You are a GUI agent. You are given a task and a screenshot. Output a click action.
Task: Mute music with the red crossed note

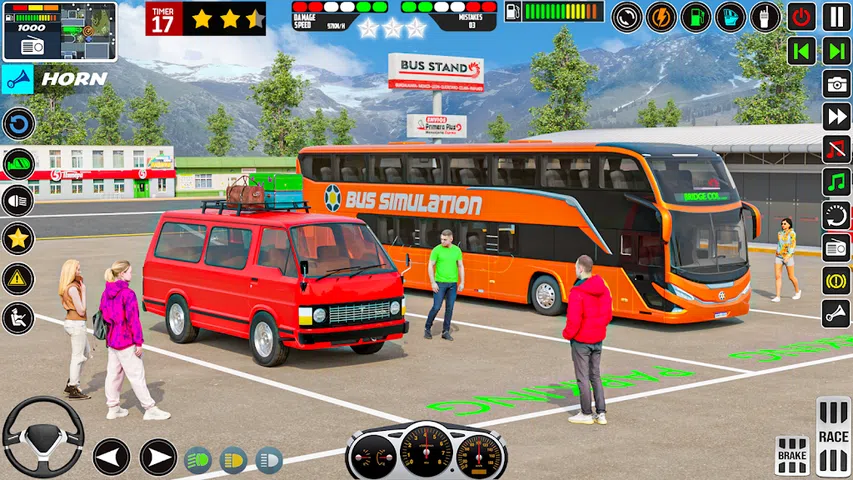(x=837, y=149)
